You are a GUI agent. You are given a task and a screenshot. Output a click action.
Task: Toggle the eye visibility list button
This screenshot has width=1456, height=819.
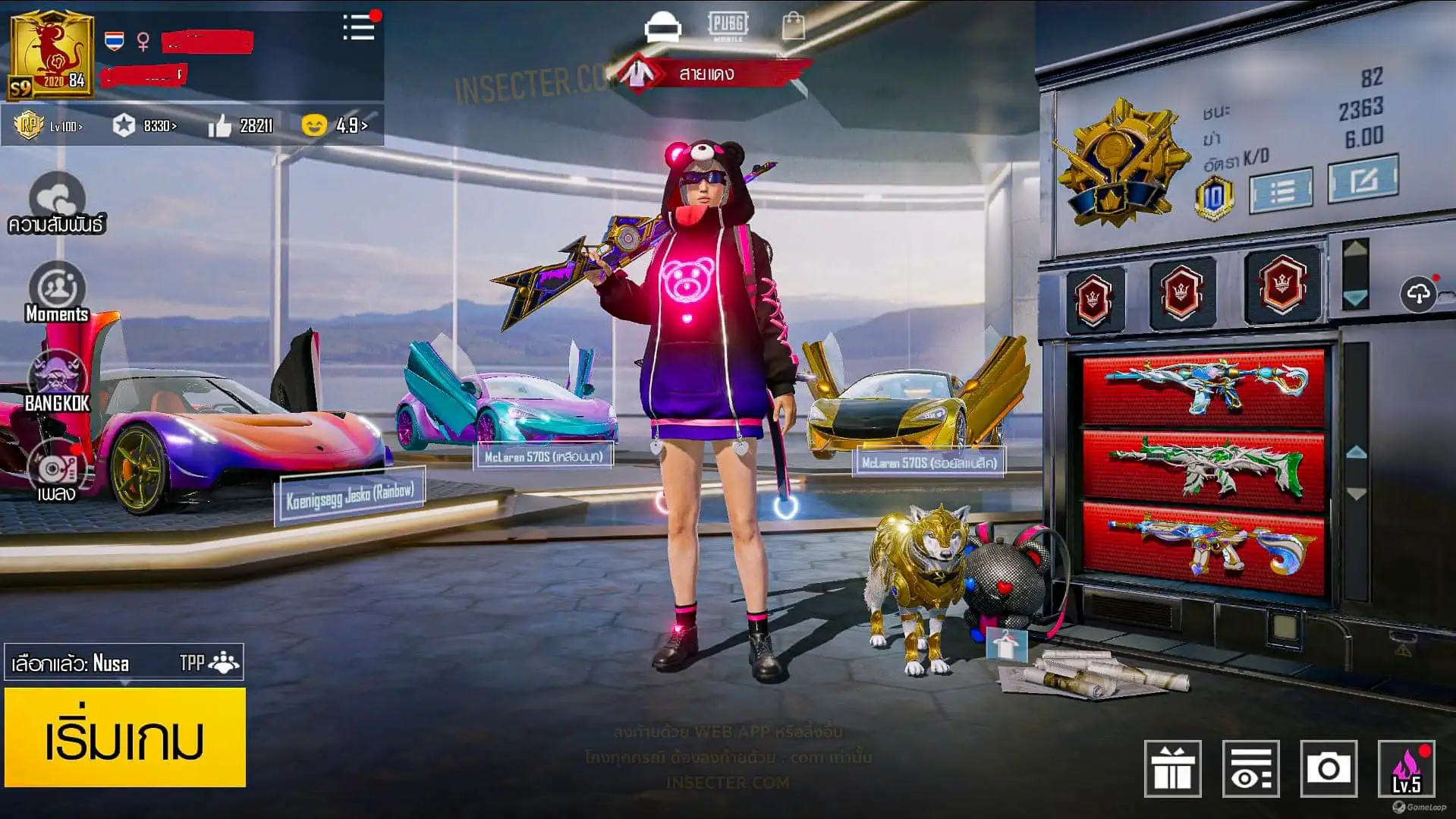(1250, 769)
